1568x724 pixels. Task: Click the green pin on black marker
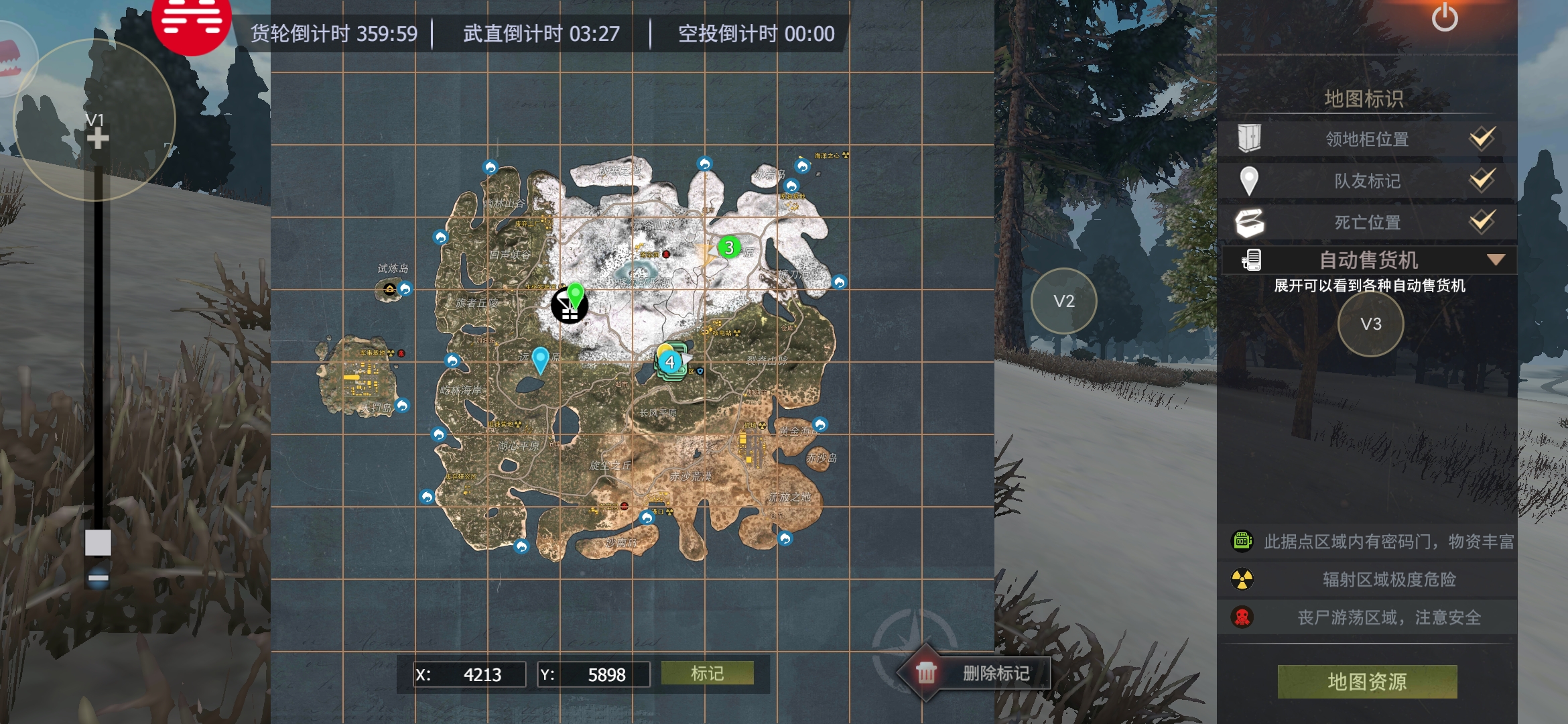coord(575,295)
